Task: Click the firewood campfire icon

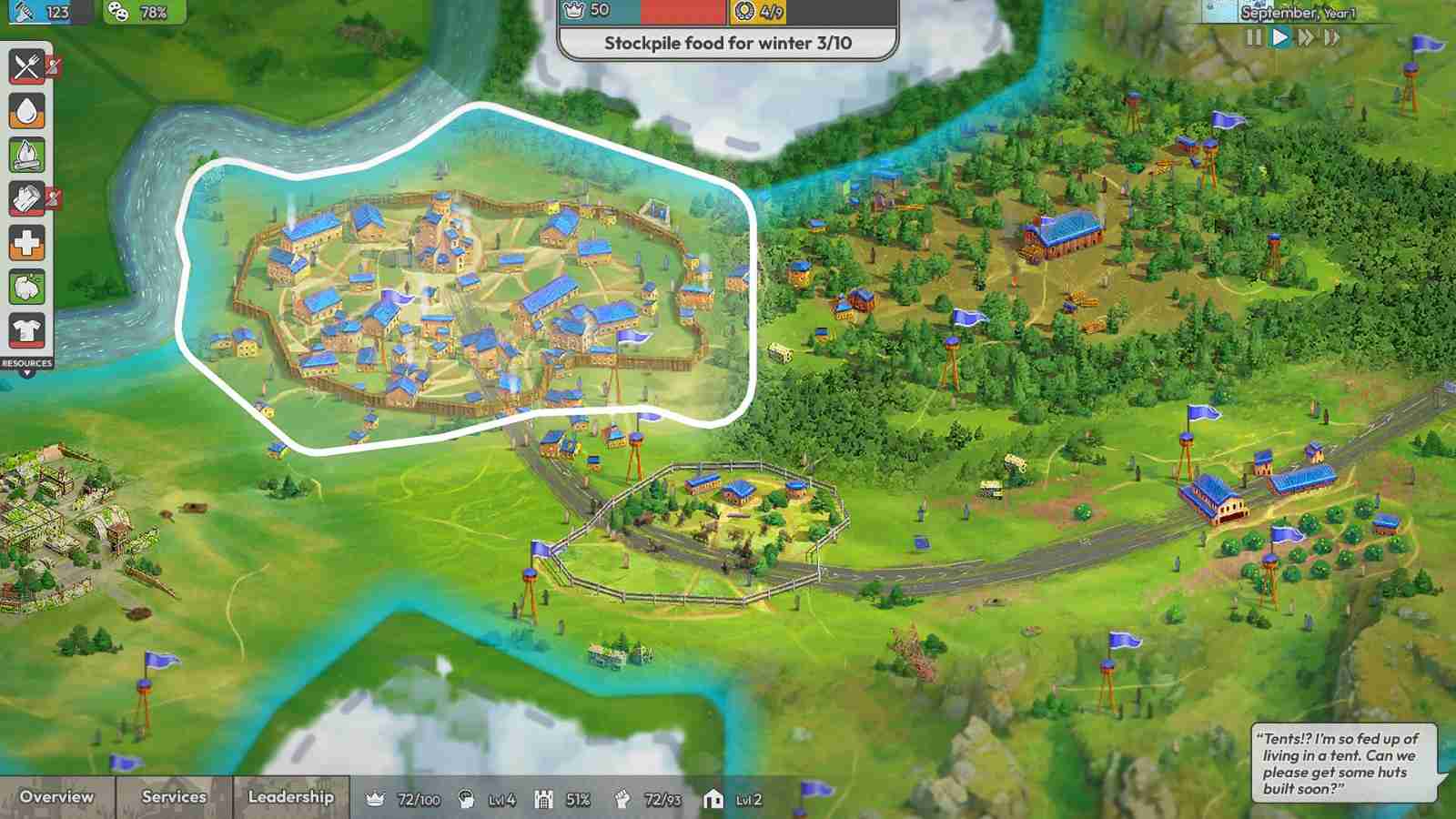Action: 26,154
